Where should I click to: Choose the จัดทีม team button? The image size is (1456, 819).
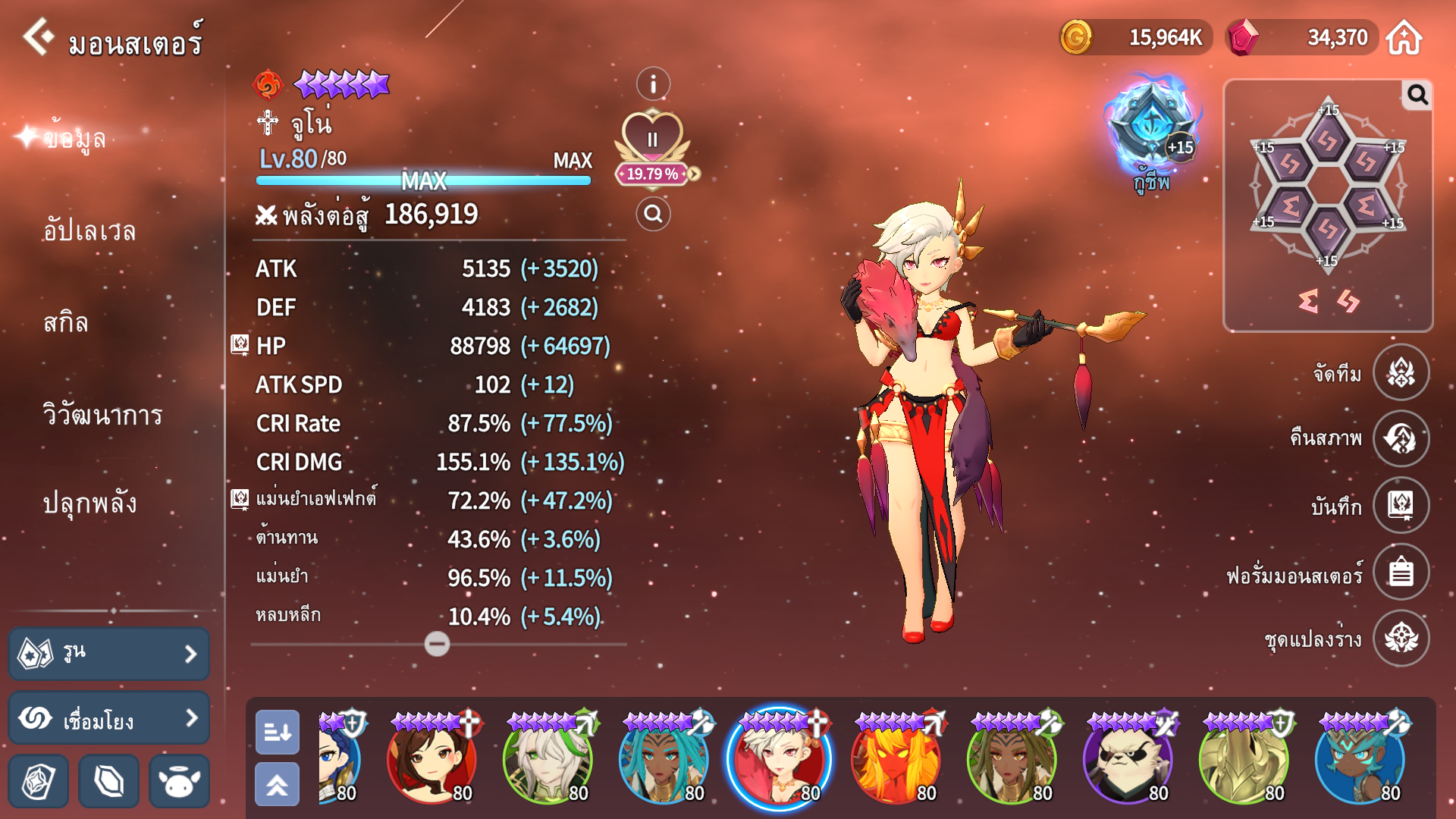pyautogui.click(x=1401, y=372)
